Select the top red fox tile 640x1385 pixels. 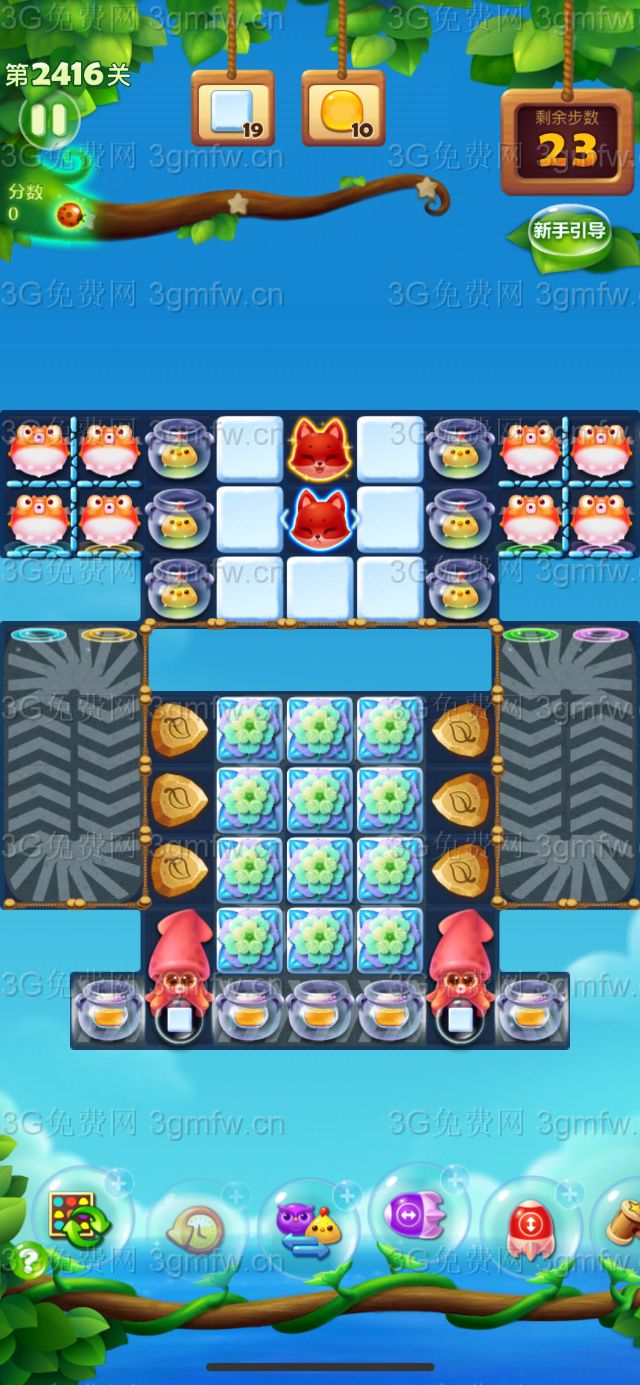coord(320,448)
